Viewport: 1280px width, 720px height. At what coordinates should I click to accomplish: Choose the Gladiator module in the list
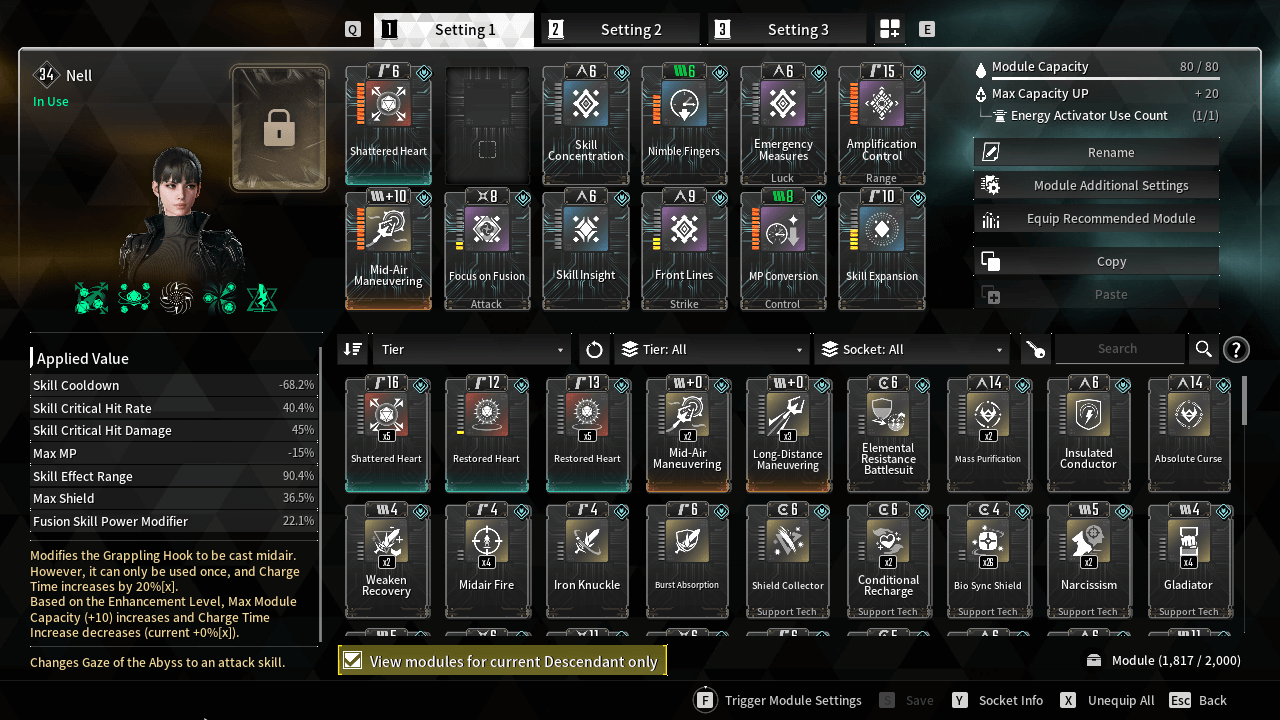pyautogui.click(x=1188, y=562)
